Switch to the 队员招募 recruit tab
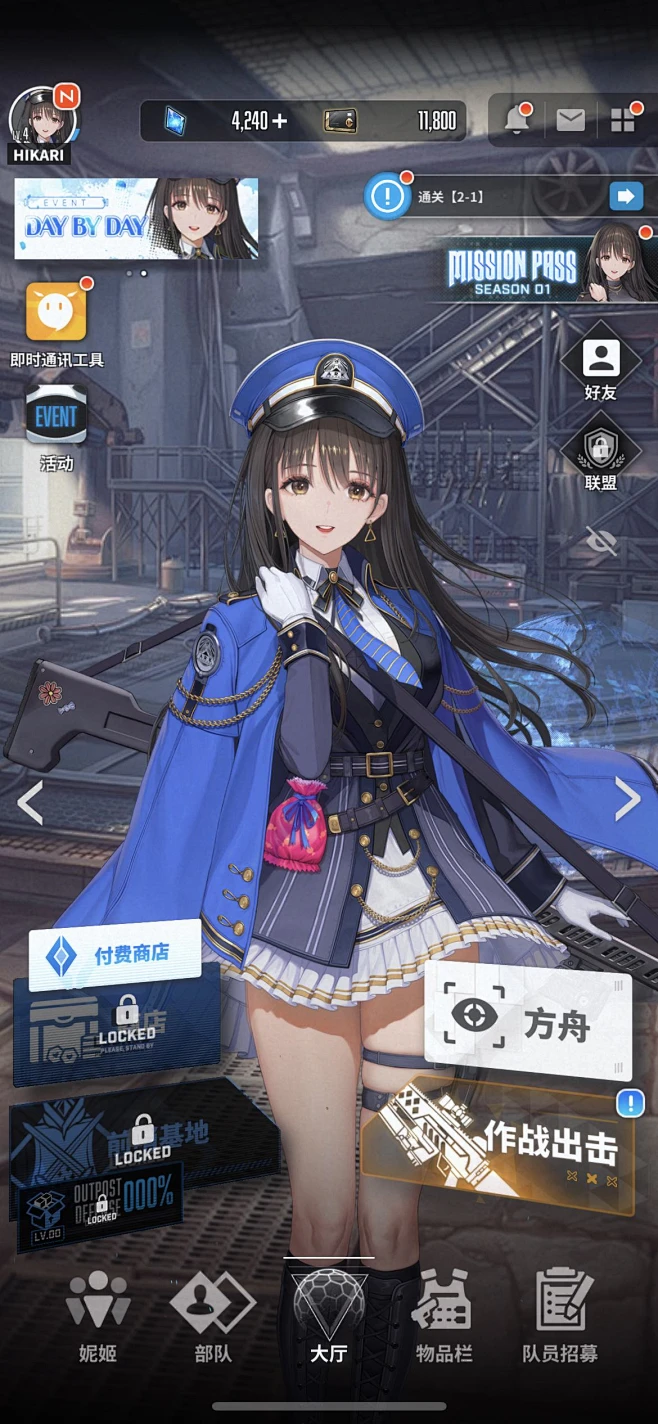 pos(560,1315)
